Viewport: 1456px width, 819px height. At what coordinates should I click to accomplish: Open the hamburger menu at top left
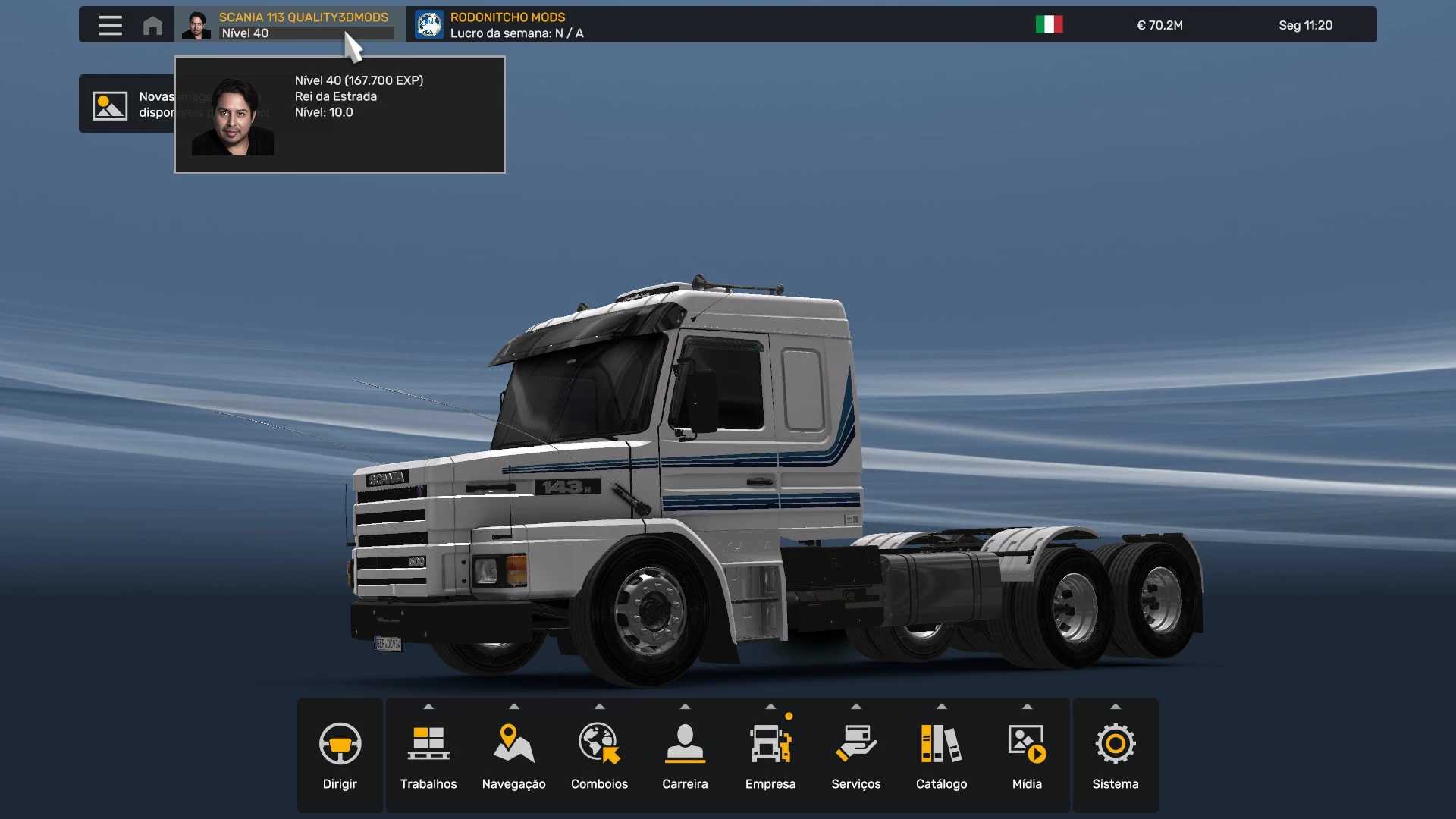[x=110, y=25]
